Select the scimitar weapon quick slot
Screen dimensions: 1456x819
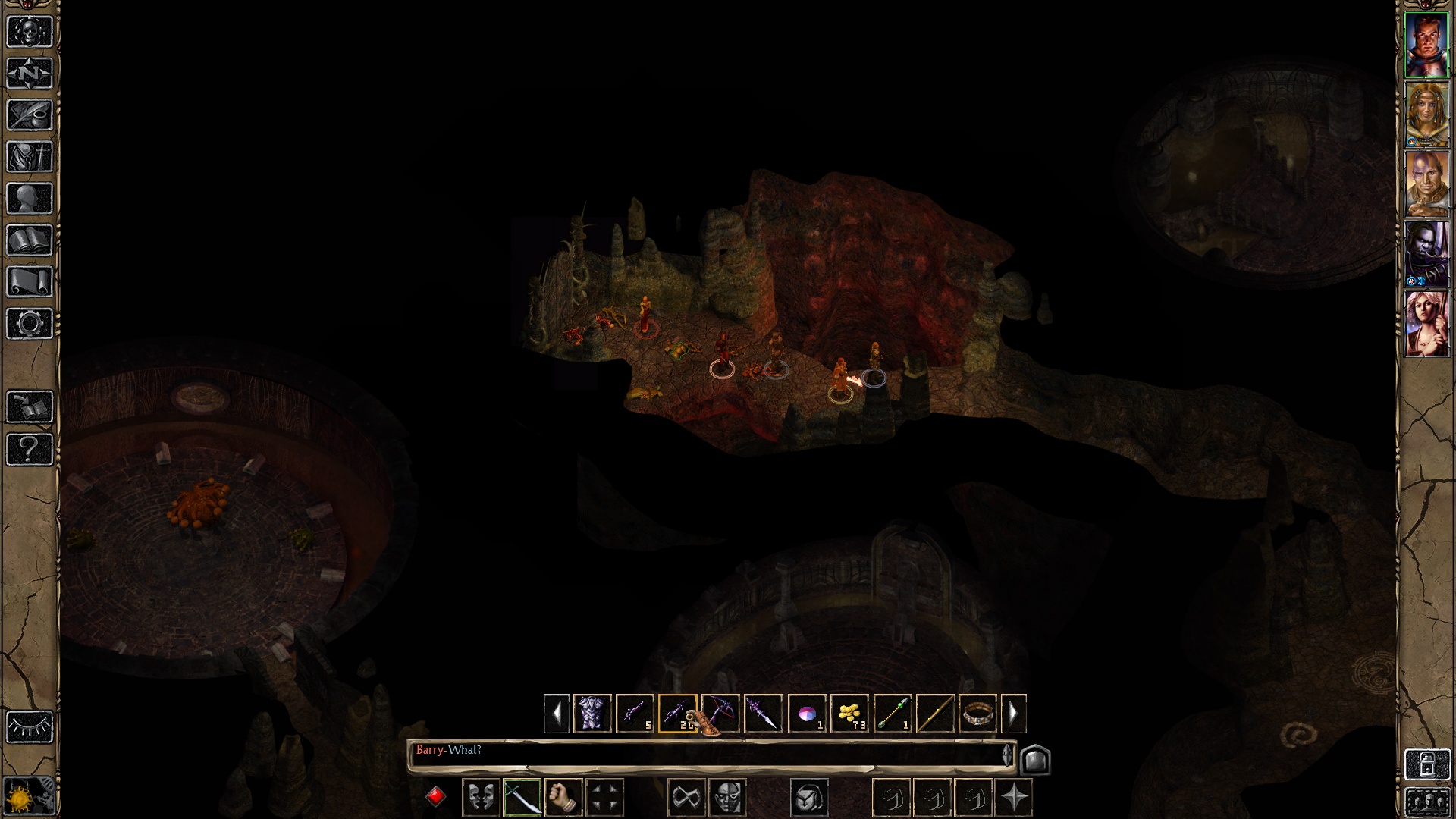tap(522, 798)
